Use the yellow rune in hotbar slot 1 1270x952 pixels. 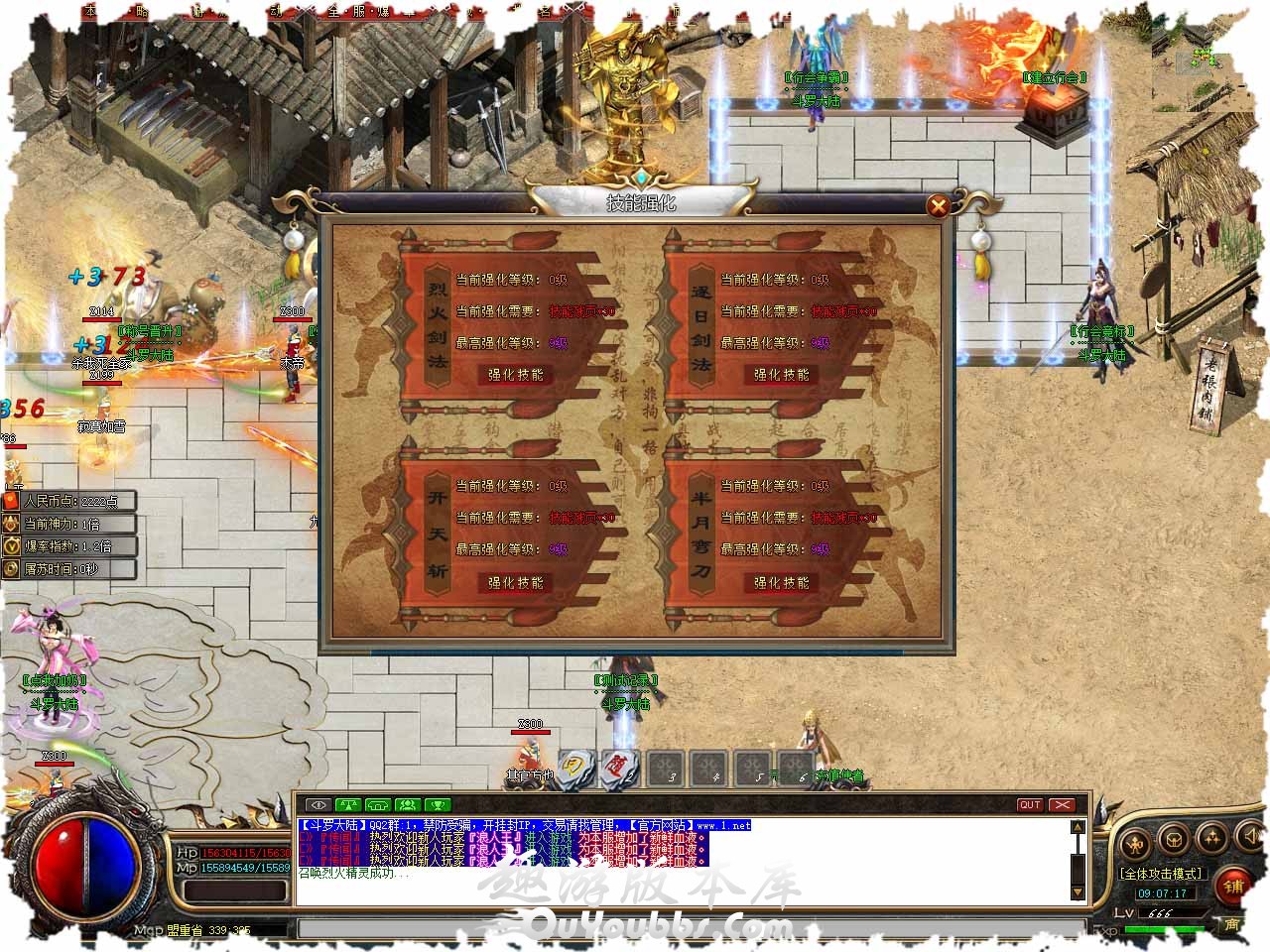click(573, 769)
